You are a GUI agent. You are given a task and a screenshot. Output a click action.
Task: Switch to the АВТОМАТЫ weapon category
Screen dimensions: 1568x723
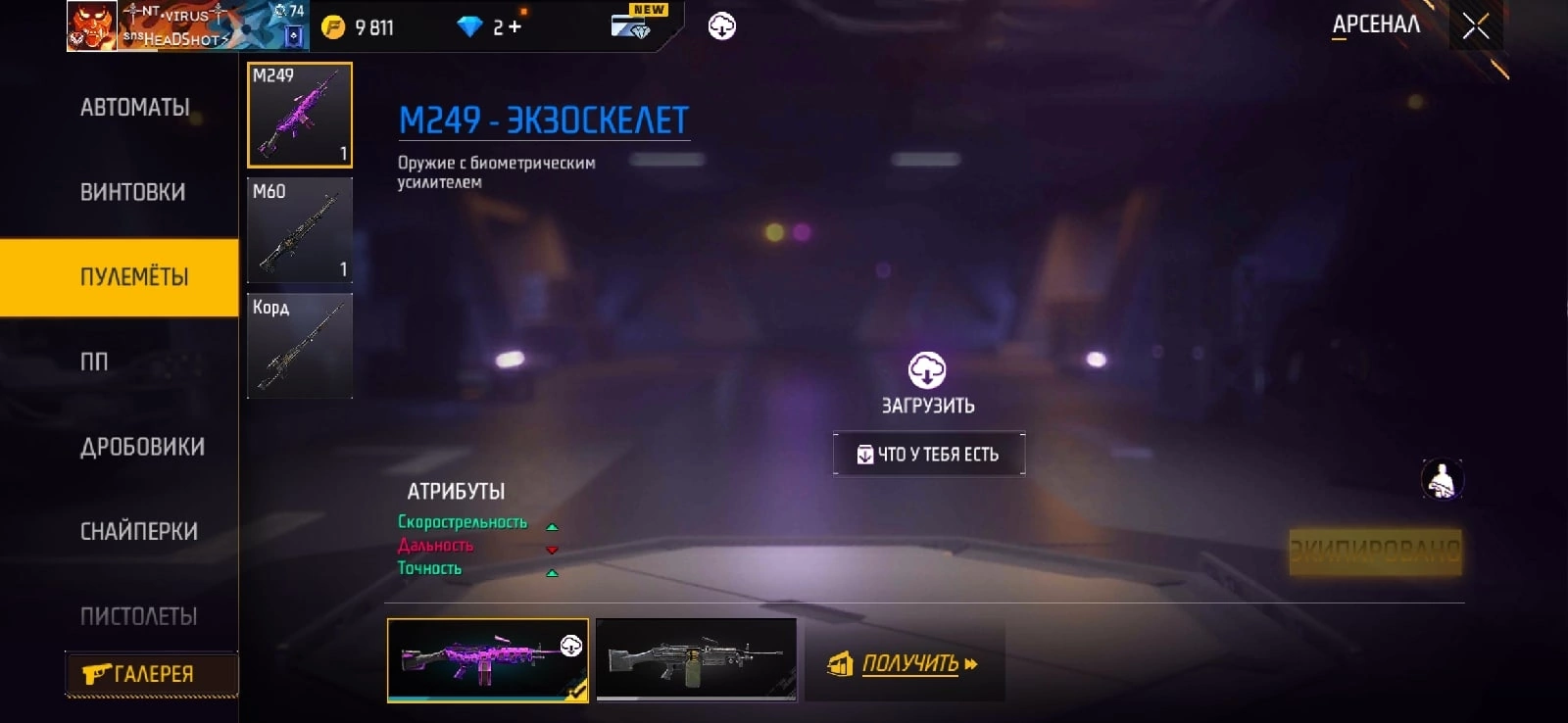pos(134,108)
